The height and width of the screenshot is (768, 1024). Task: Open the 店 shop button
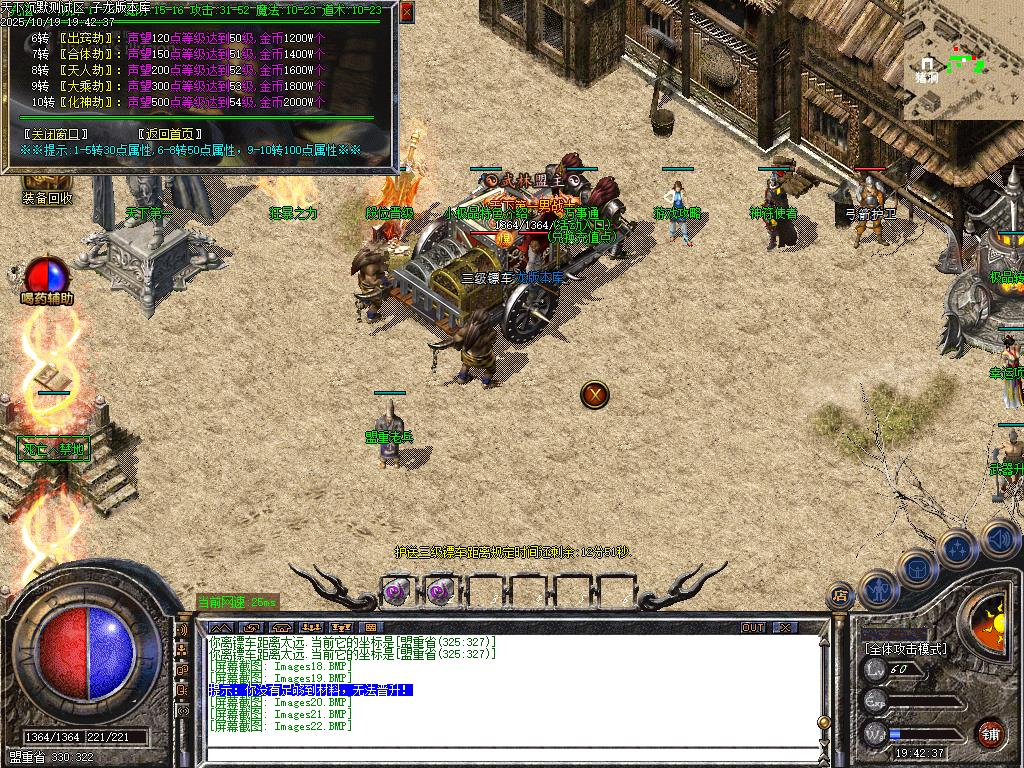[840, 597]
